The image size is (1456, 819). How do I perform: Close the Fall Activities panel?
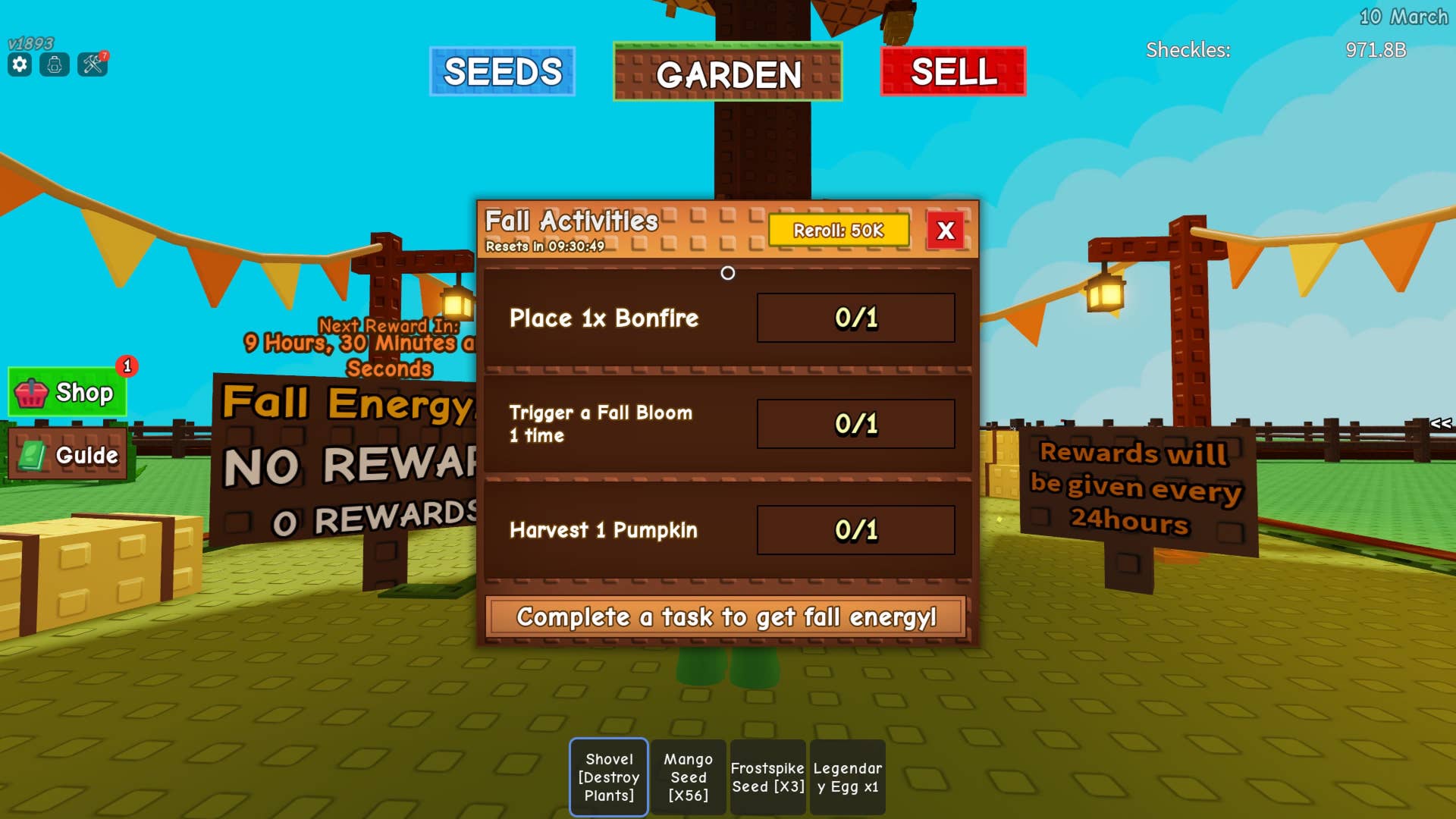(945, 231)
